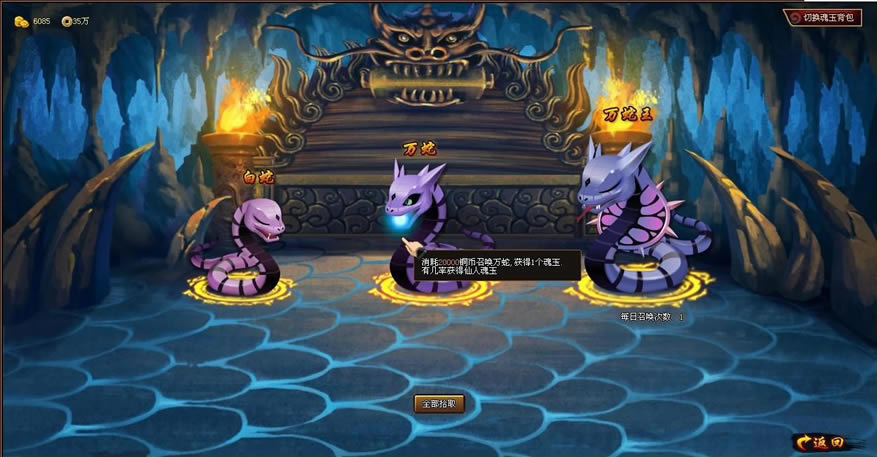
Task: Open the 切换魂玉背包 soul jade bag
Action: pos(821,17)
